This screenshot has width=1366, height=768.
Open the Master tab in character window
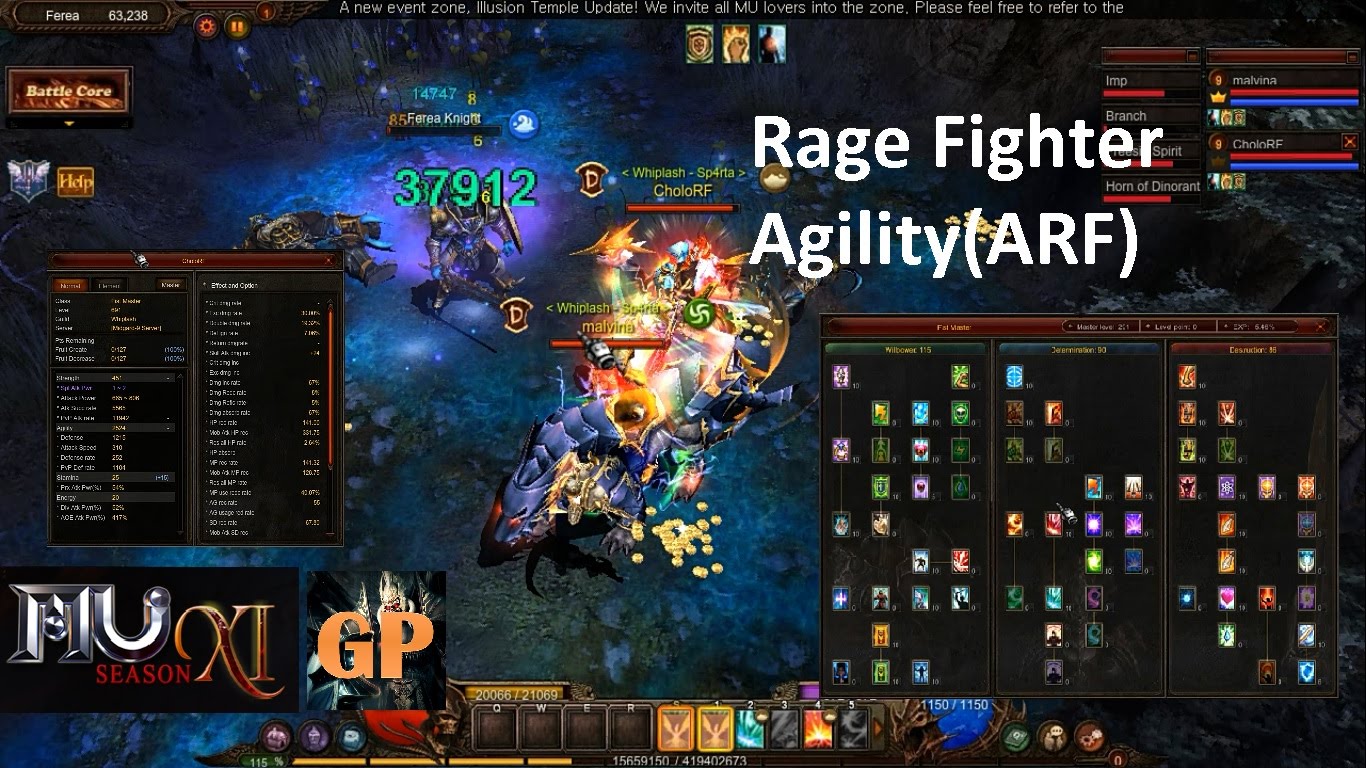click(x=170, y=285)
